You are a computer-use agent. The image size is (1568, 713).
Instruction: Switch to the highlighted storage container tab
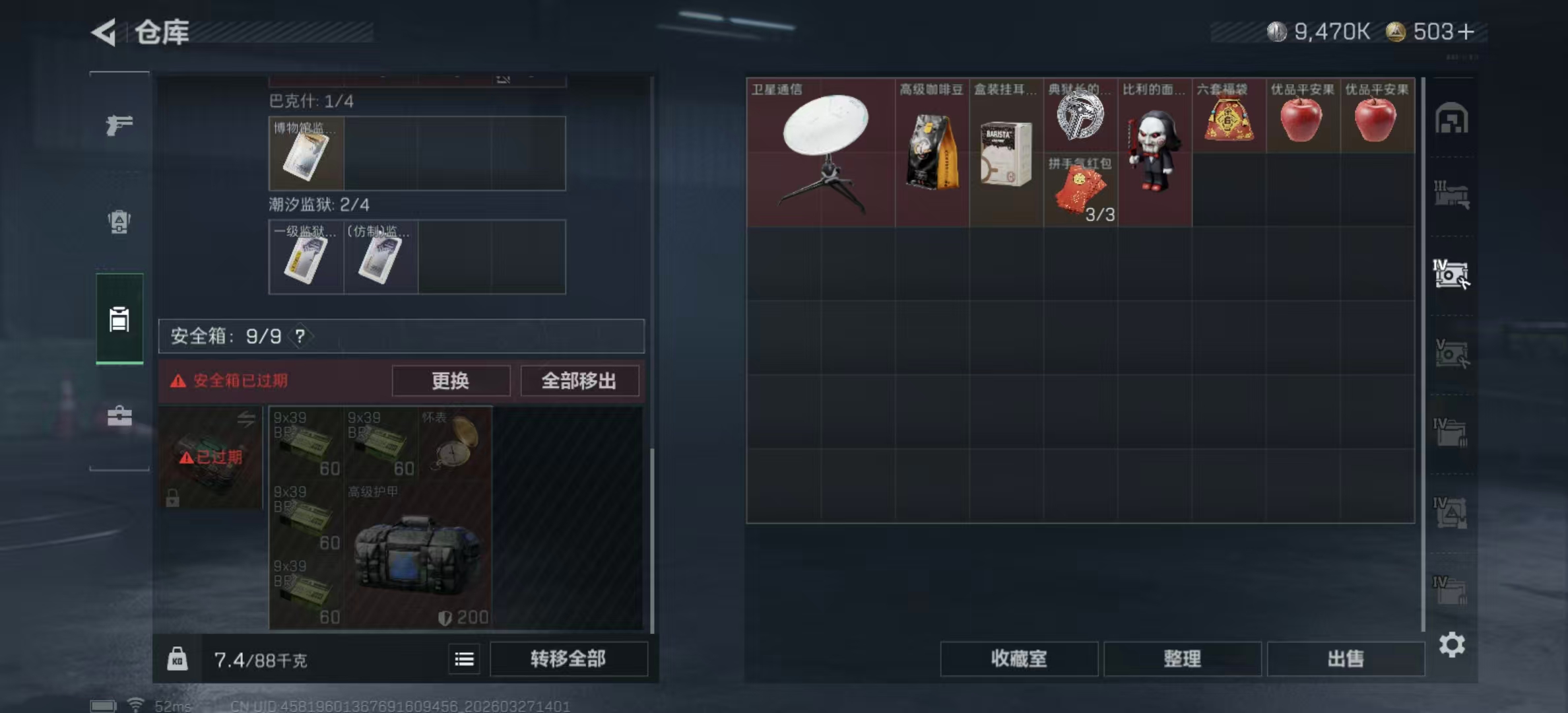point(119,319)
